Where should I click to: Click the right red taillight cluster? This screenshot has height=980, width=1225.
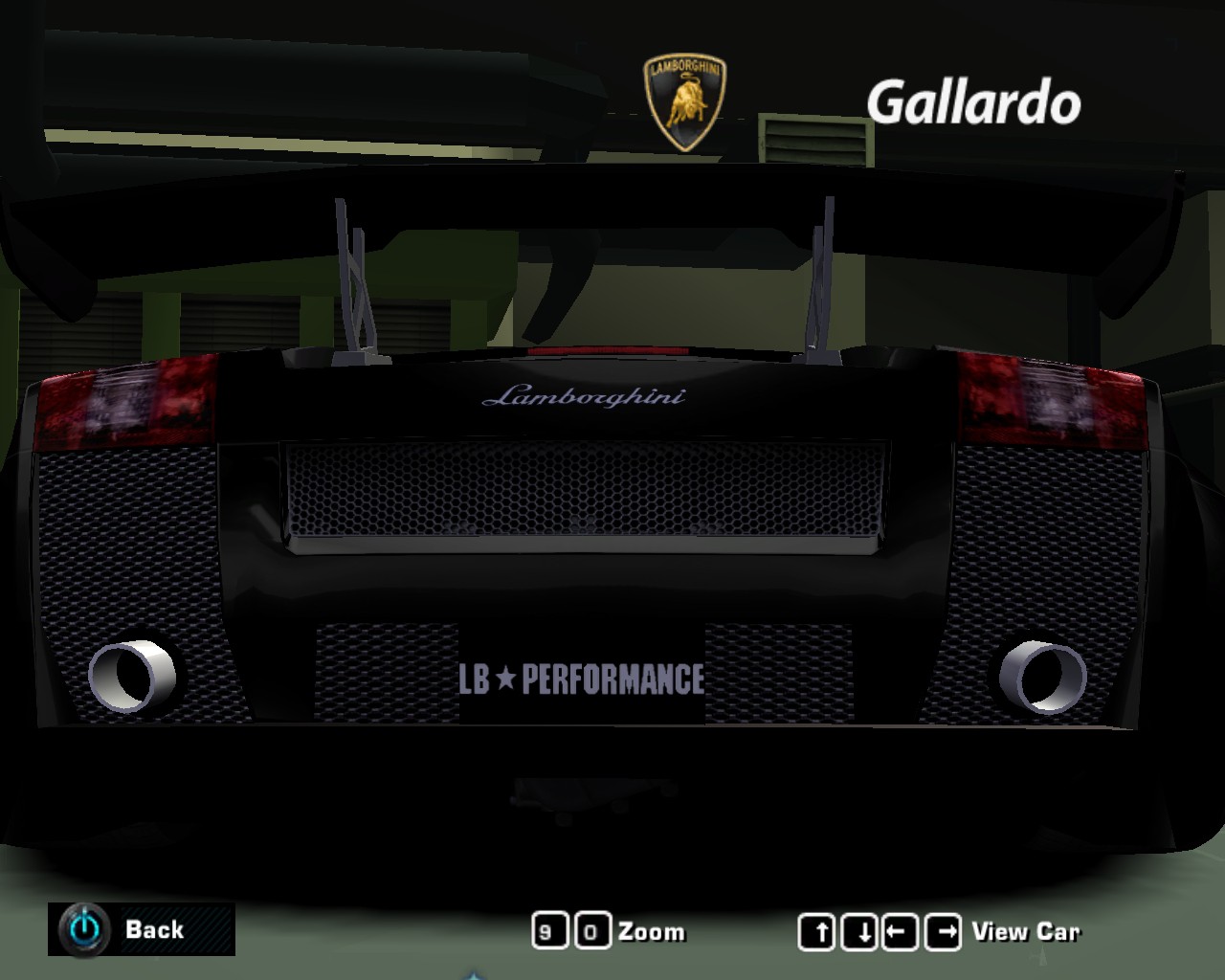click(1053, 402)
